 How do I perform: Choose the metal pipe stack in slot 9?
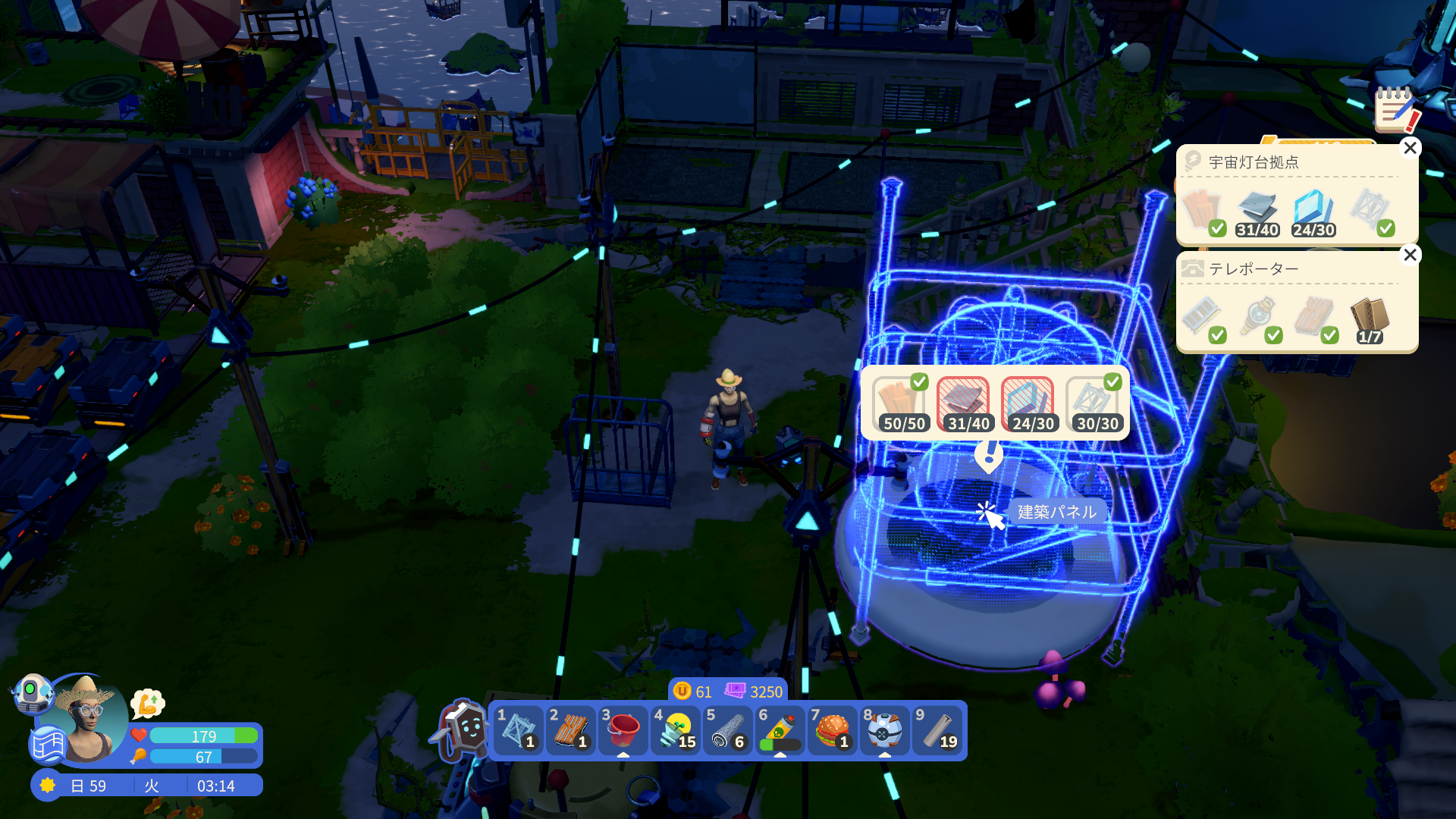click(937, 730)
